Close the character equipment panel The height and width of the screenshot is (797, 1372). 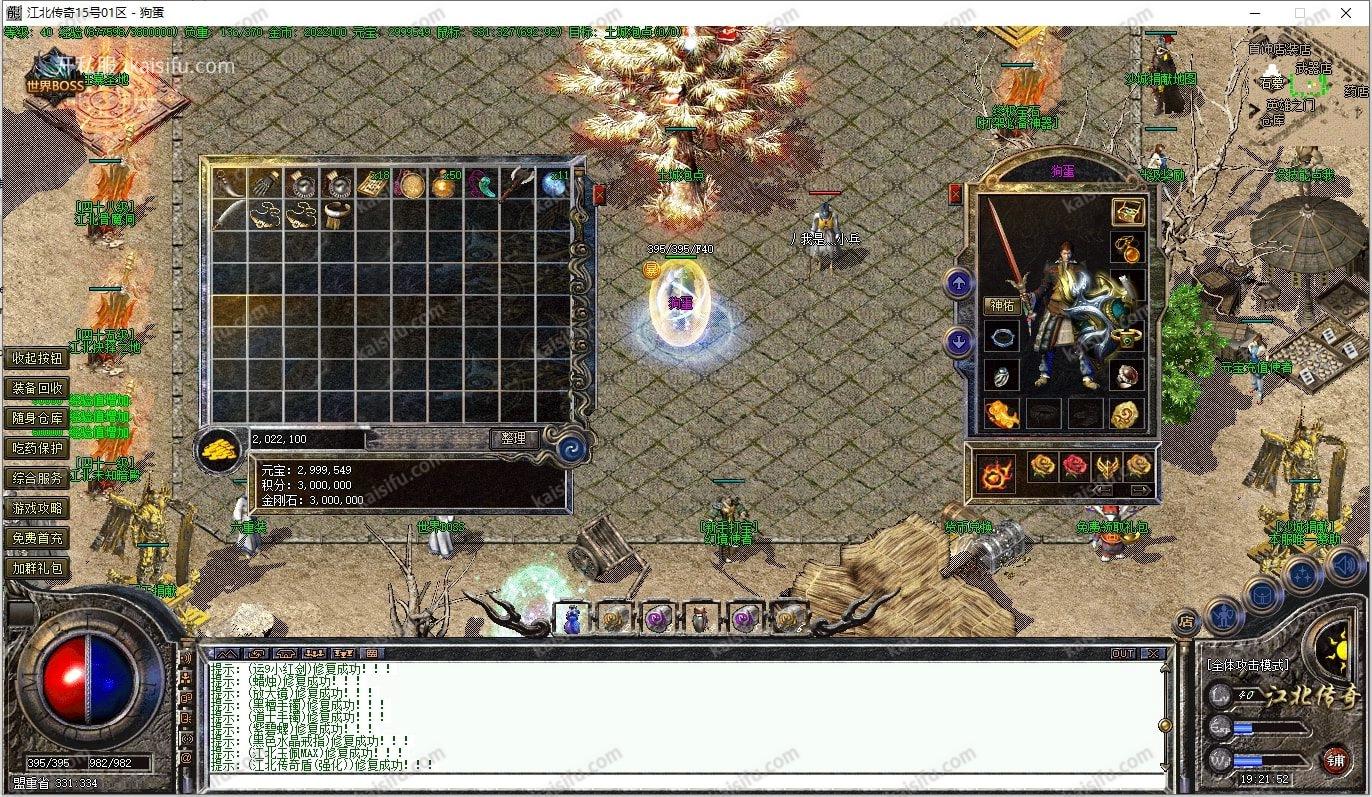click(955, 194)
